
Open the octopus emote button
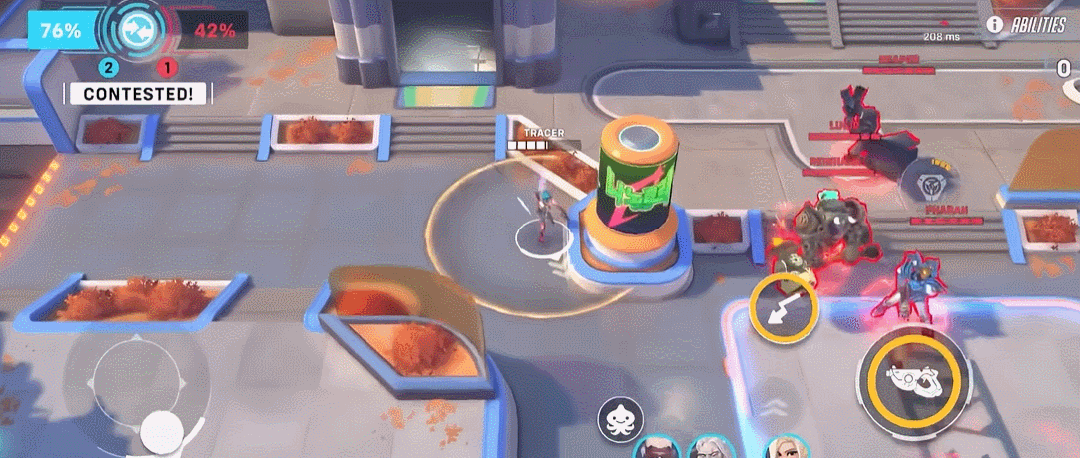(621, 420)
